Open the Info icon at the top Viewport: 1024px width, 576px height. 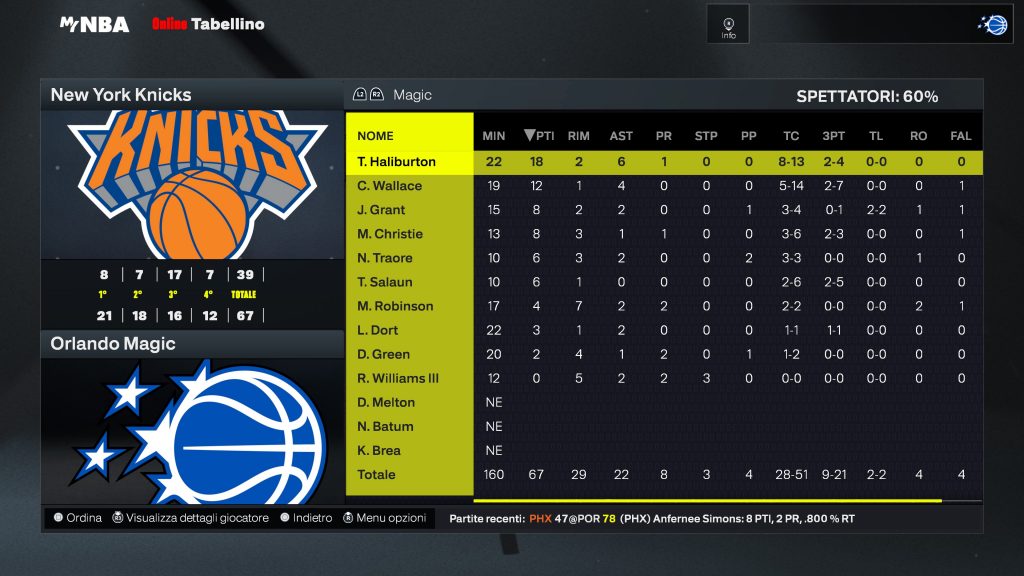728,25
